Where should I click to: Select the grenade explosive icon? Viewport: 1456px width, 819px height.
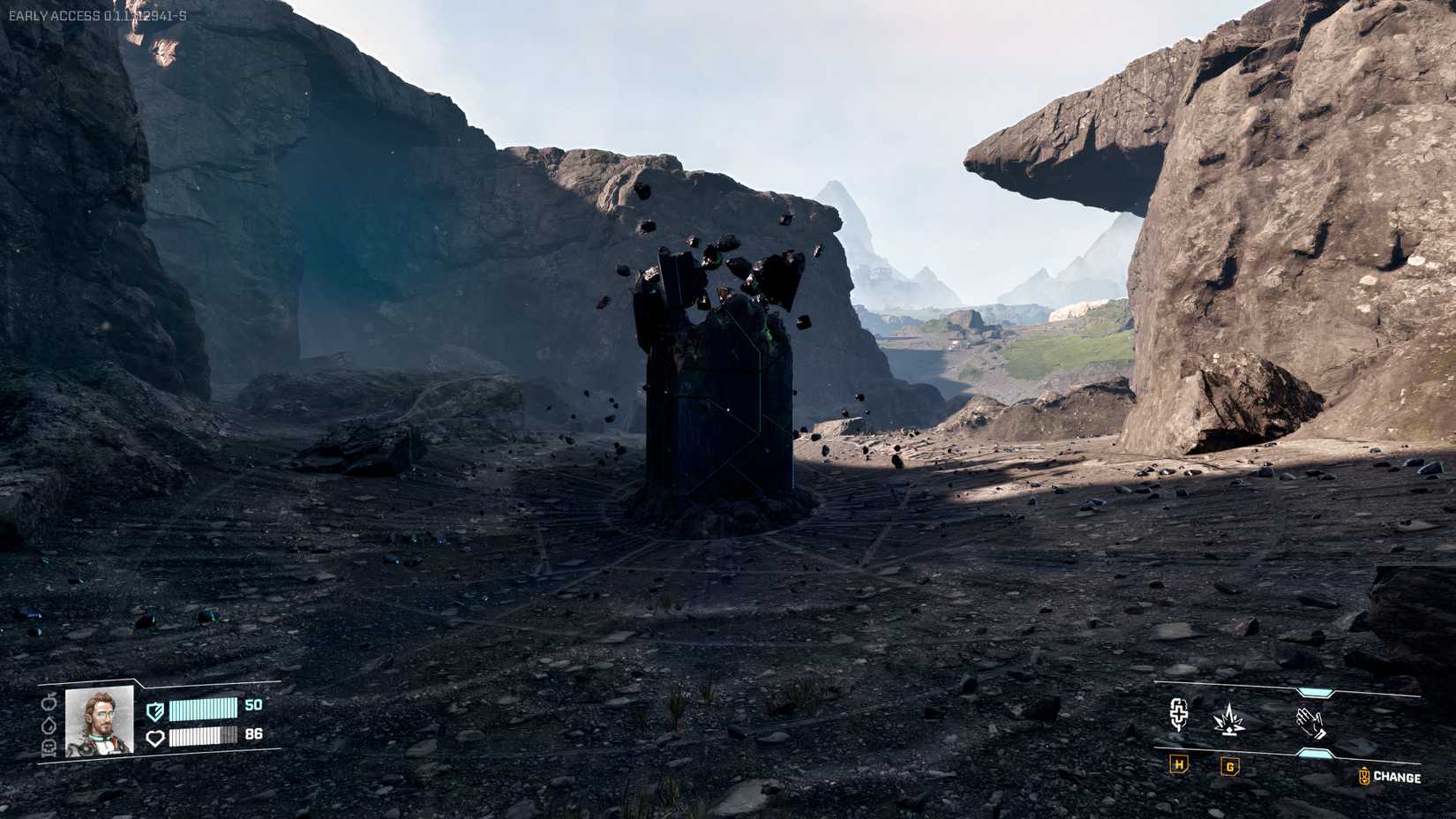click(1228, 719)
